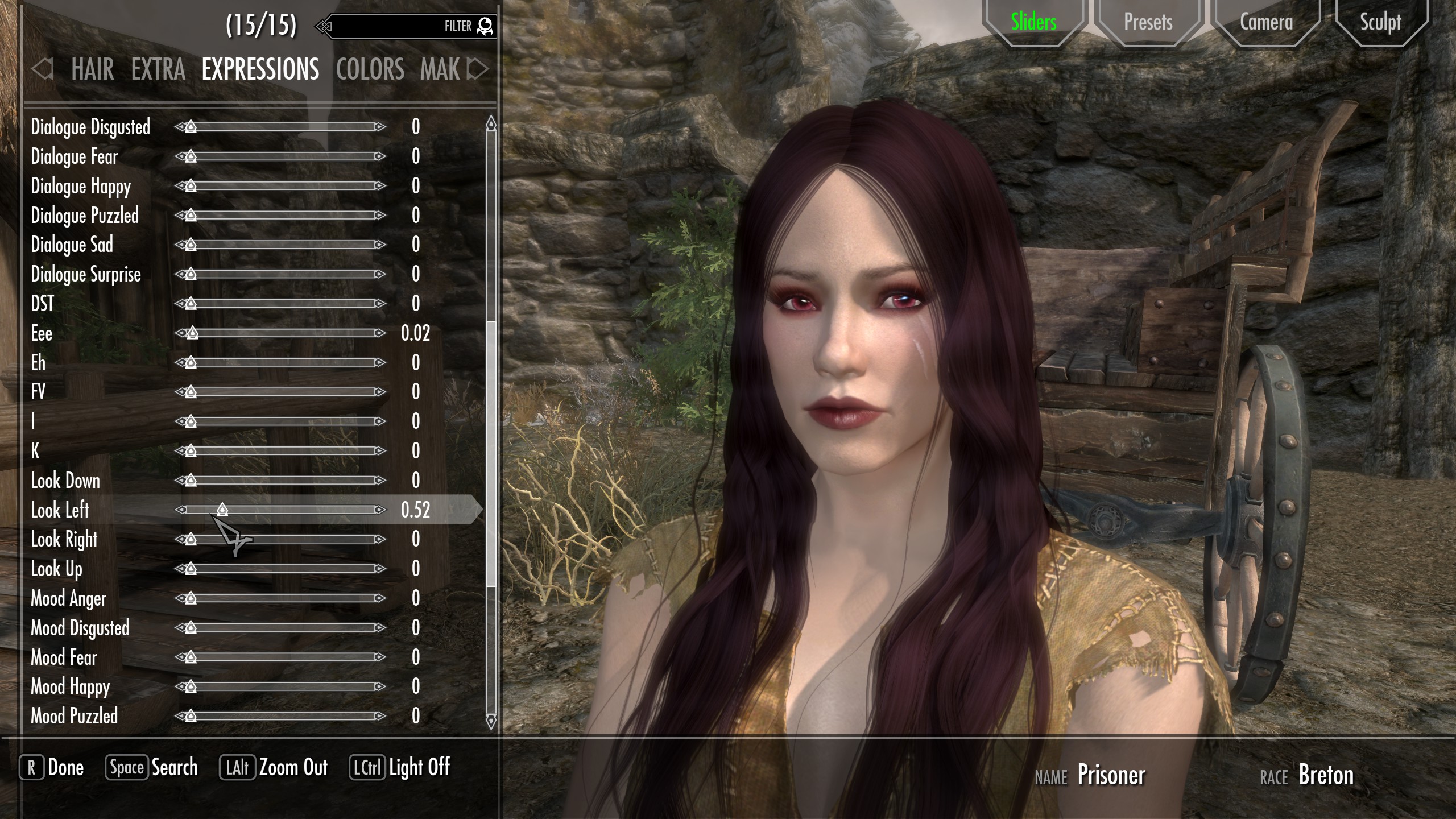Show the previous category with left arrow
Image resolution: width=1456 pixels, height=819 pixels.
click(43, 69)
